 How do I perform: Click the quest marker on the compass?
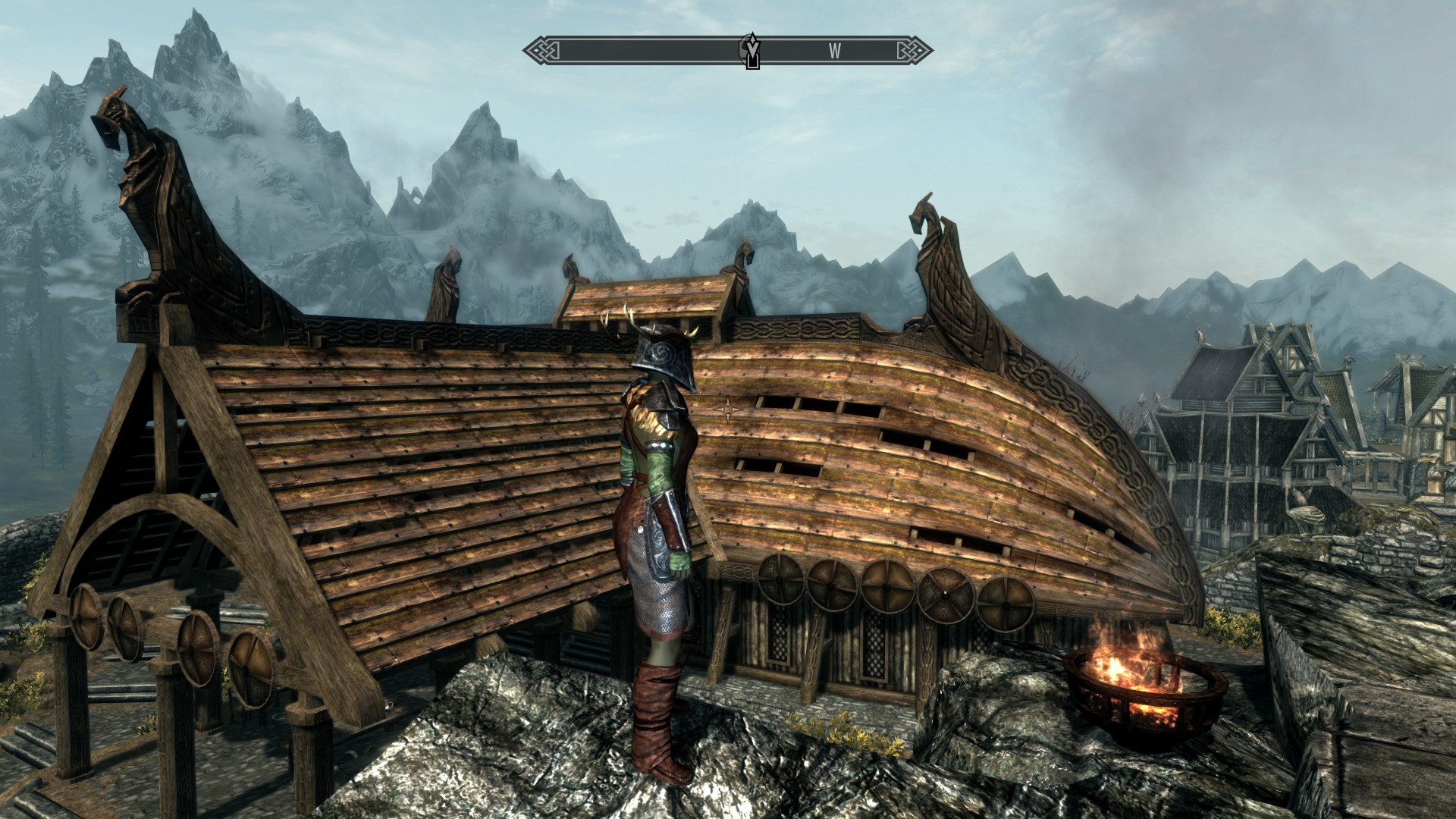click(751, 50)
